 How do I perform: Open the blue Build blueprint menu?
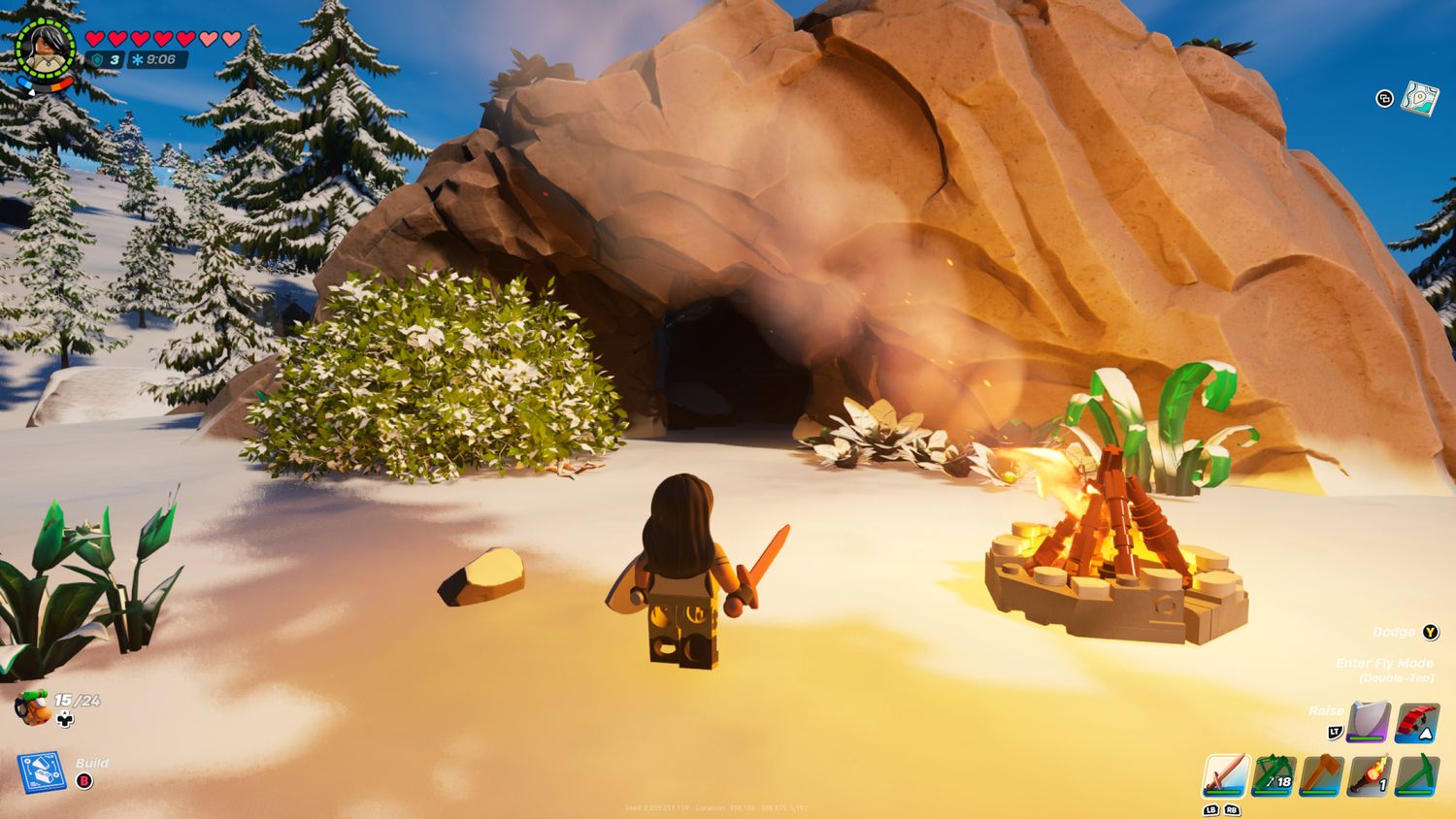(x=42, y=771)
